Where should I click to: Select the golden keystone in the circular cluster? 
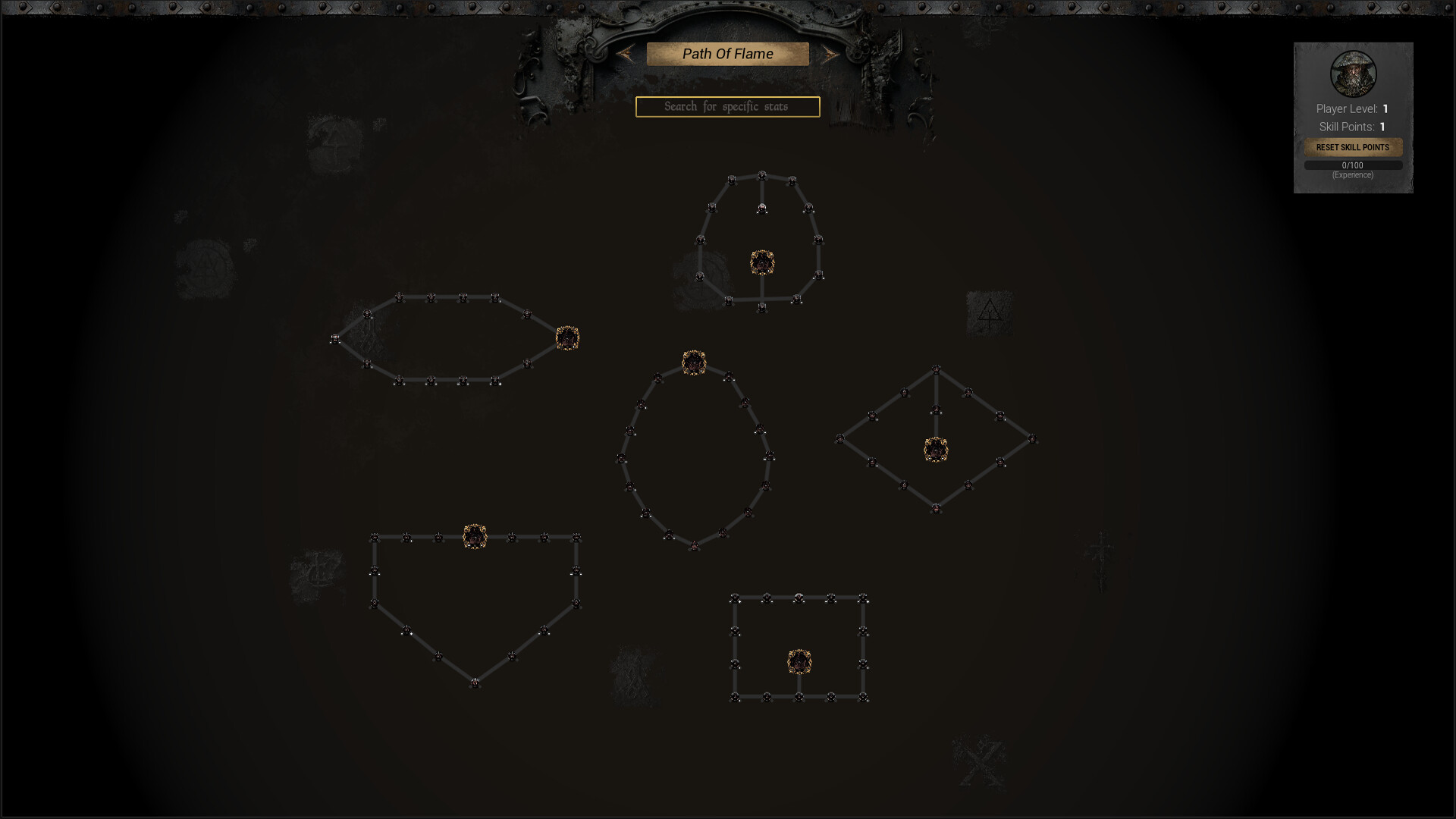point(692,362)
